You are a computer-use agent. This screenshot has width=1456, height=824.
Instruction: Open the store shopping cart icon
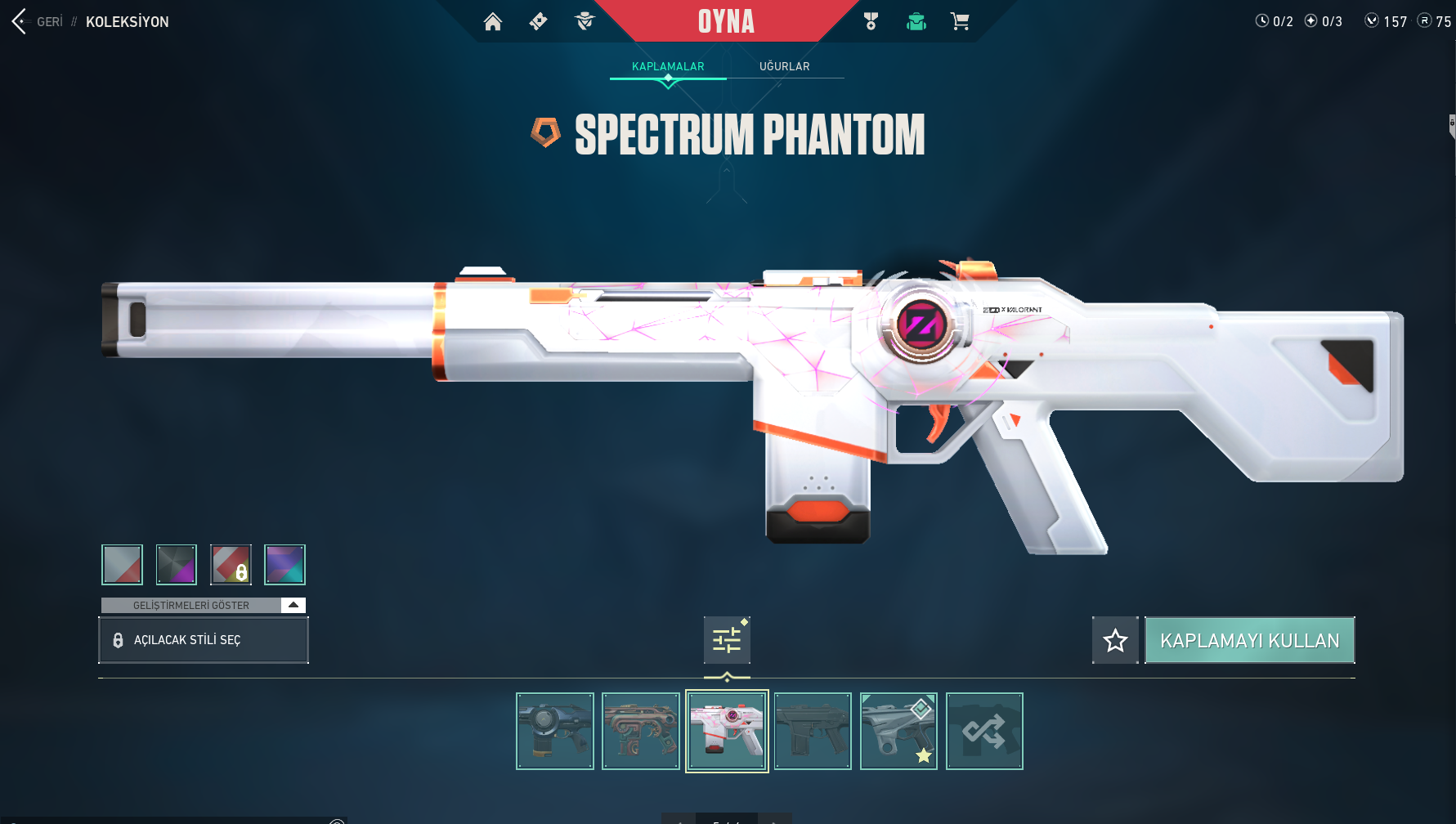(x=960, y=22)
